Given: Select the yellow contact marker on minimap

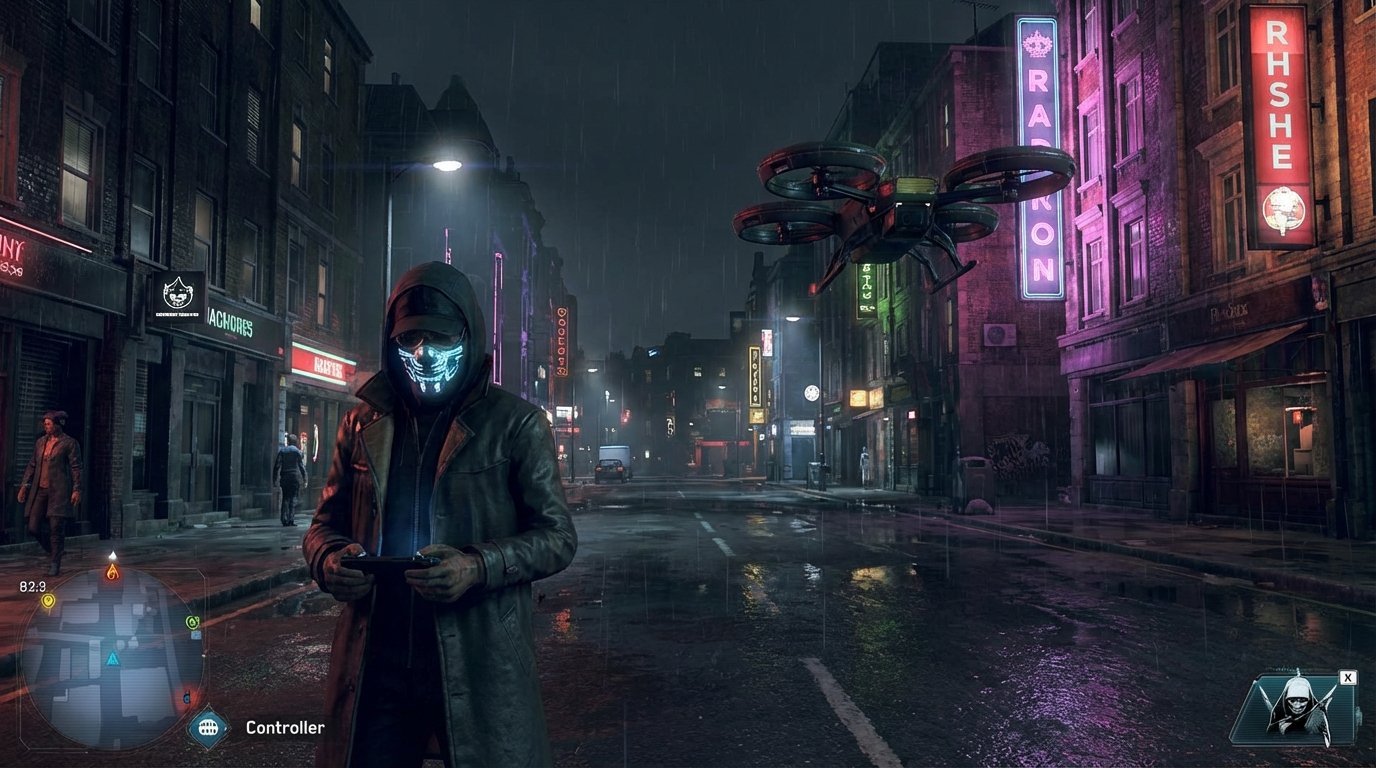Looking at the screenshot, I should (48, 601).
